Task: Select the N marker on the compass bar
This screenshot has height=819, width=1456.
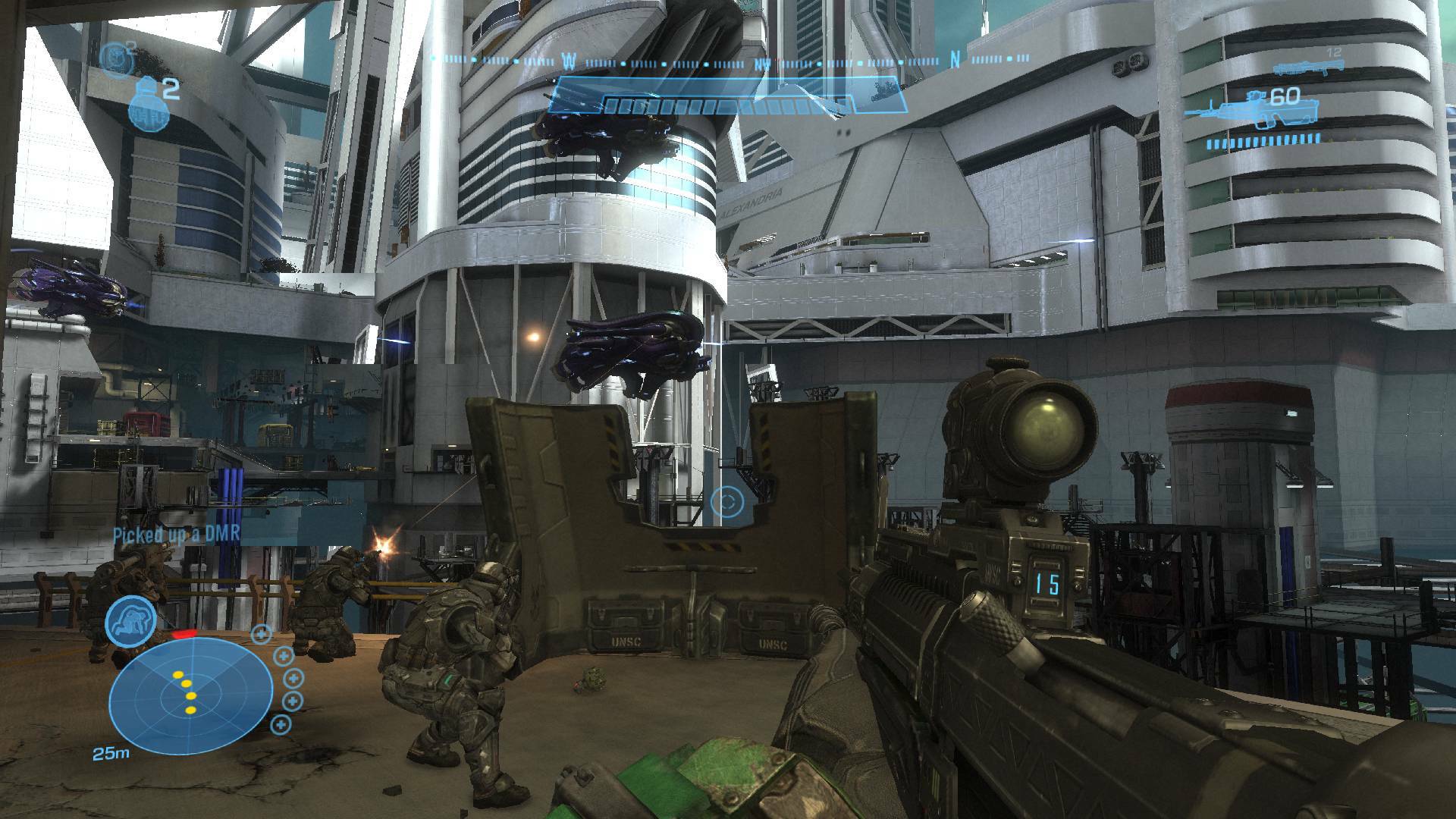Action: pos(954,61)
